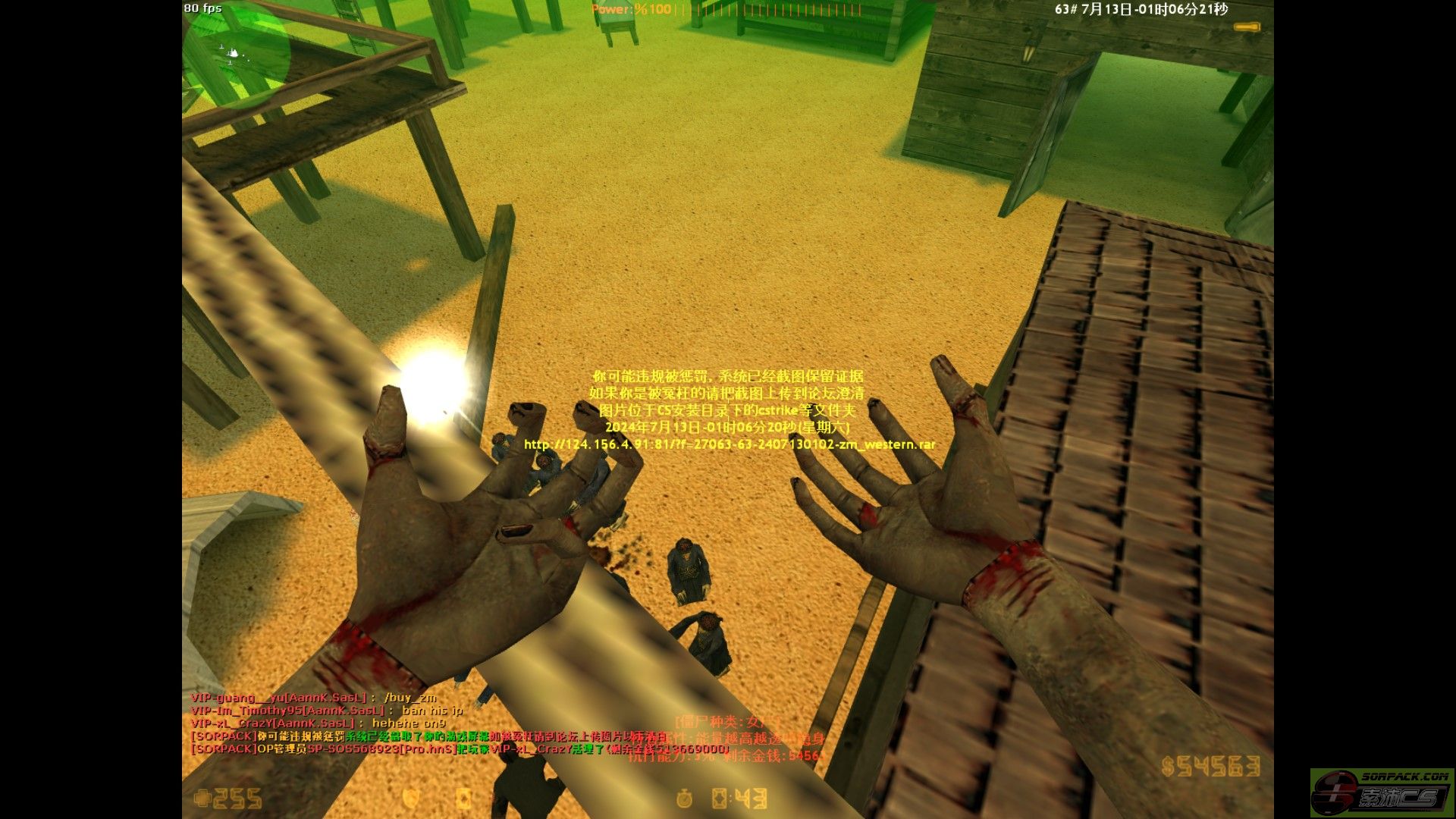Screen dimensions: 1456x819
Task: Open the zm_western.rar download URL
Action: pos(730,444)
